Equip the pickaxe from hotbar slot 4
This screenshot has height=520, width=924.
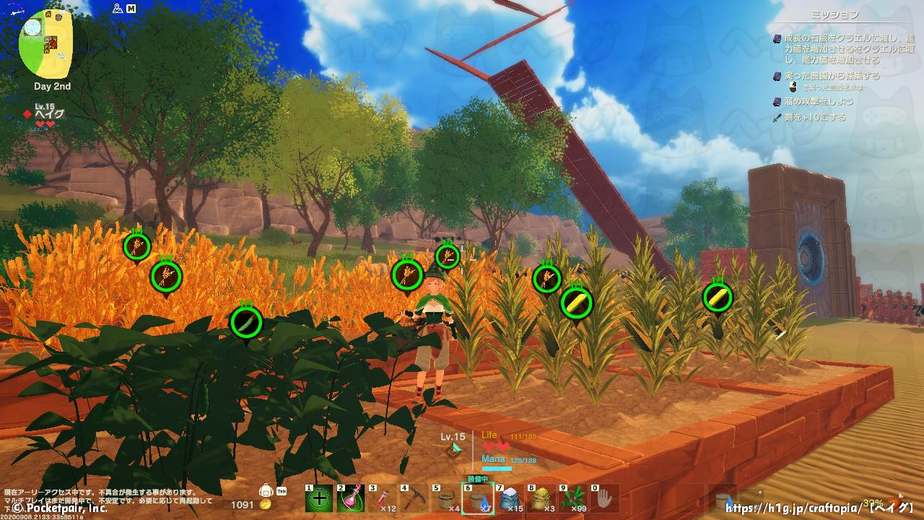click(413, 498)
